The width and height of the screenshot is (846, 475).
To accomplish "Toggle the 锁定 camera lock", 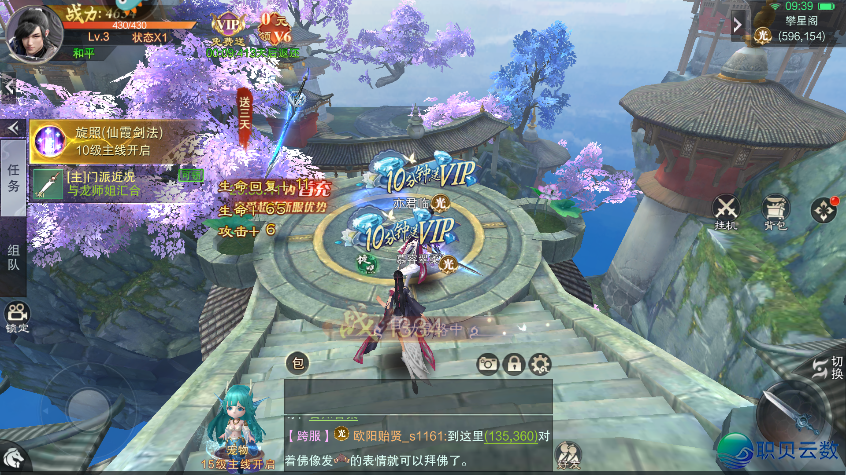I will (x=17, y=317).
